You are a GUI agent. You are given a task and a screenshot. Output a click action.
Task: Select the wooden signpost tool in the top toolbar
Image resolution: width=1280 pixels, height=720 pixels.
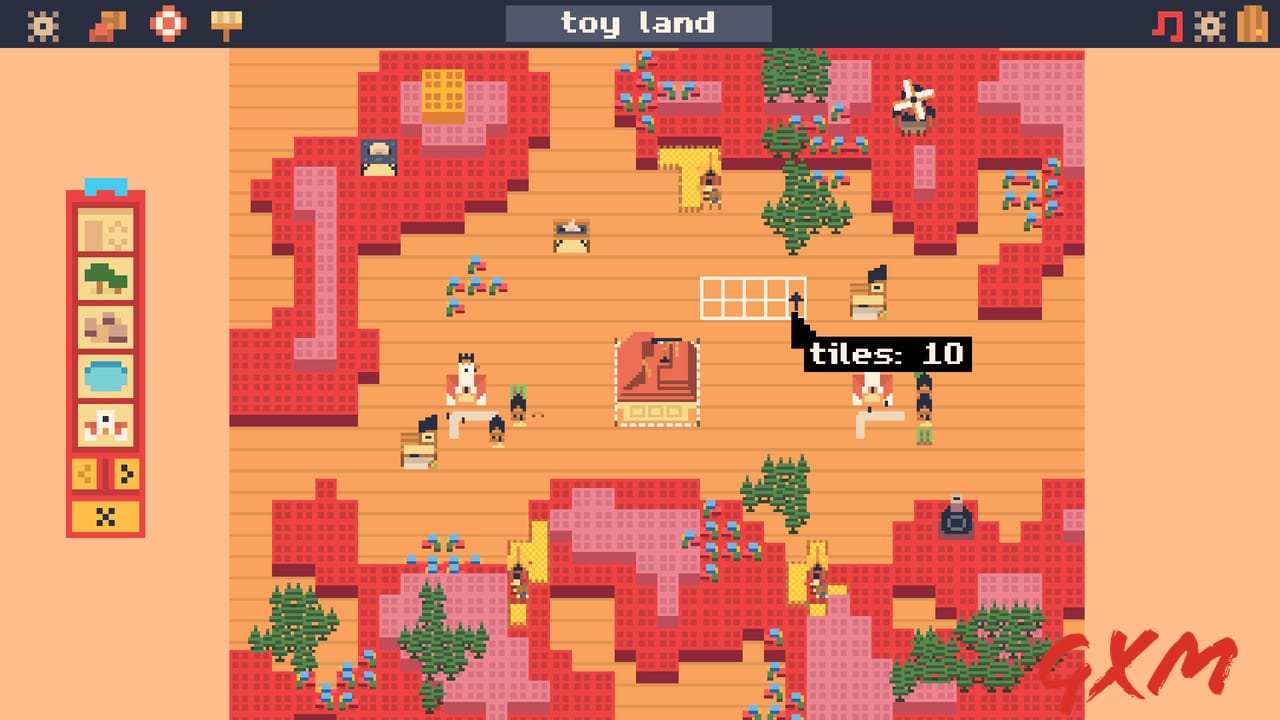[228, 22]
